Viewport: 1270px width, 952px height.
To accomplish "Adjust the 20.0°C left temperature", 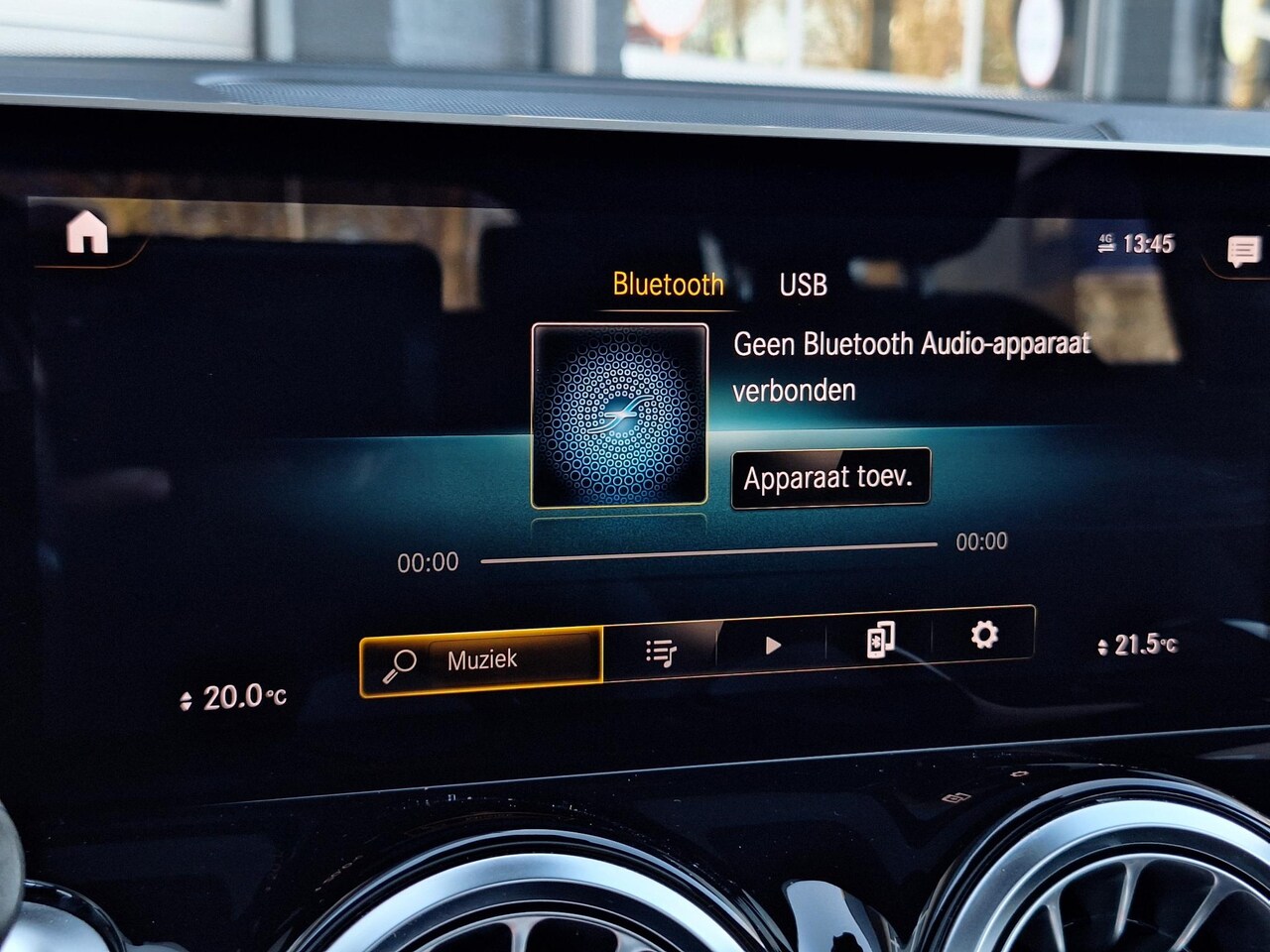I will 235,698.
